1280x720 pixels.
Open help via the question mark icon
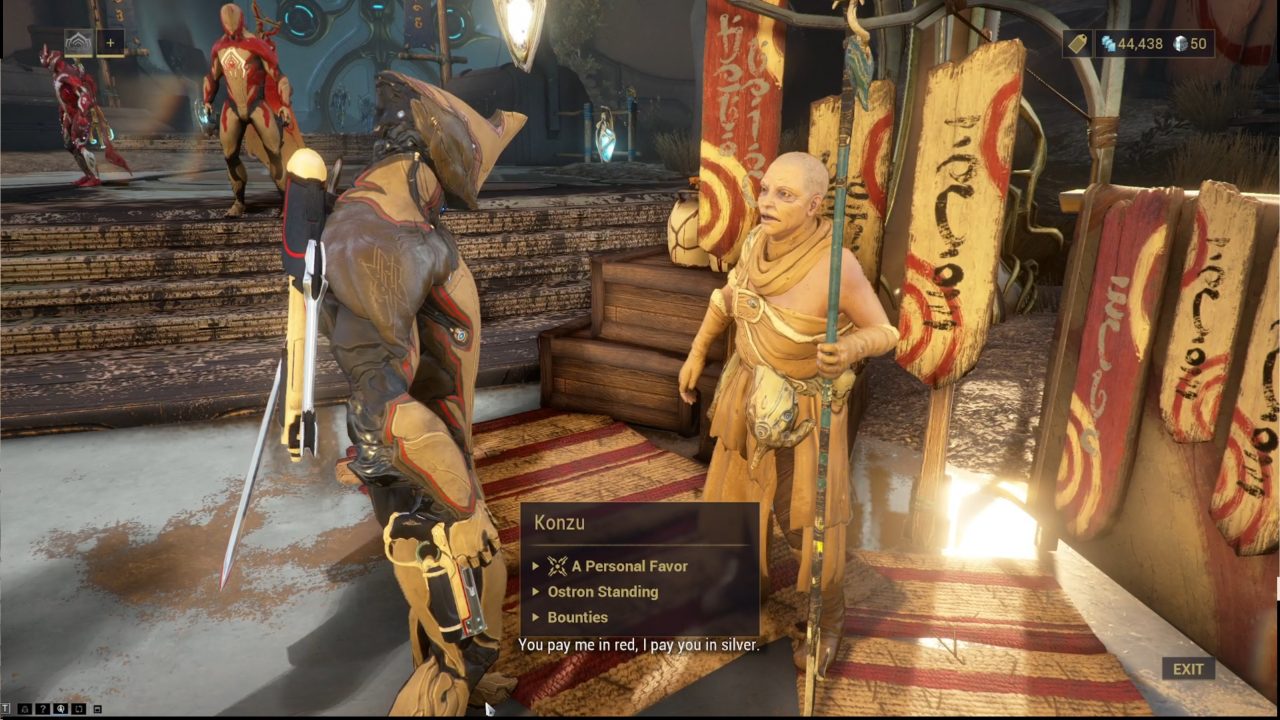[x=43, y=708]
